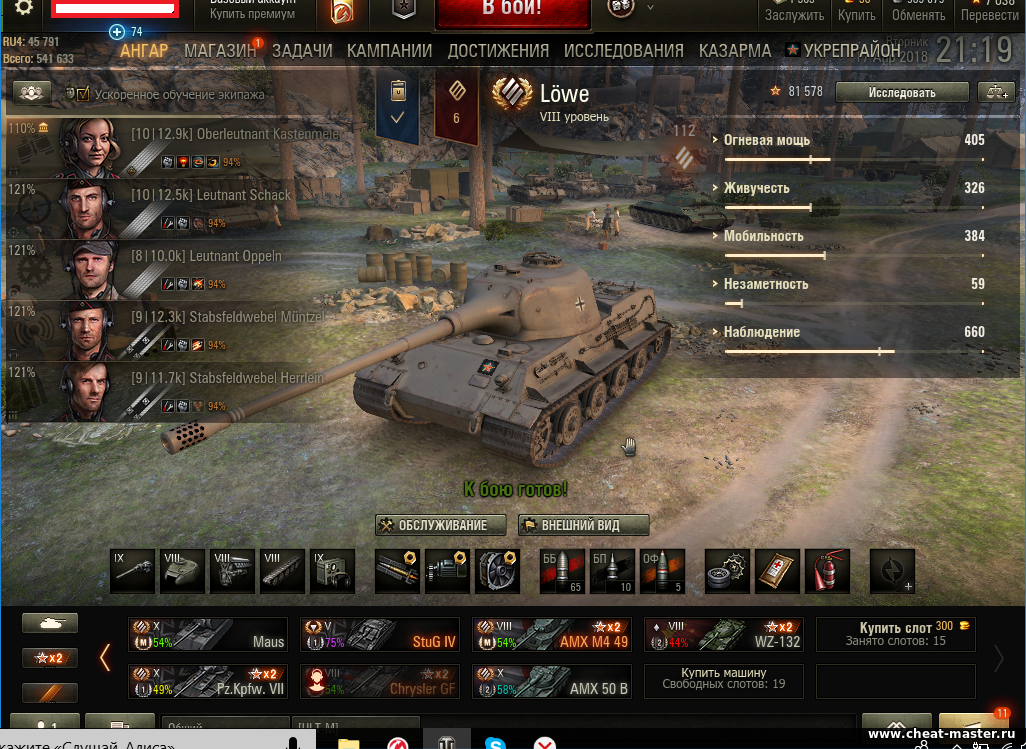Open the ЗАДАЧИ tab
Screen dimensions: 1026x749
(302, 51)
